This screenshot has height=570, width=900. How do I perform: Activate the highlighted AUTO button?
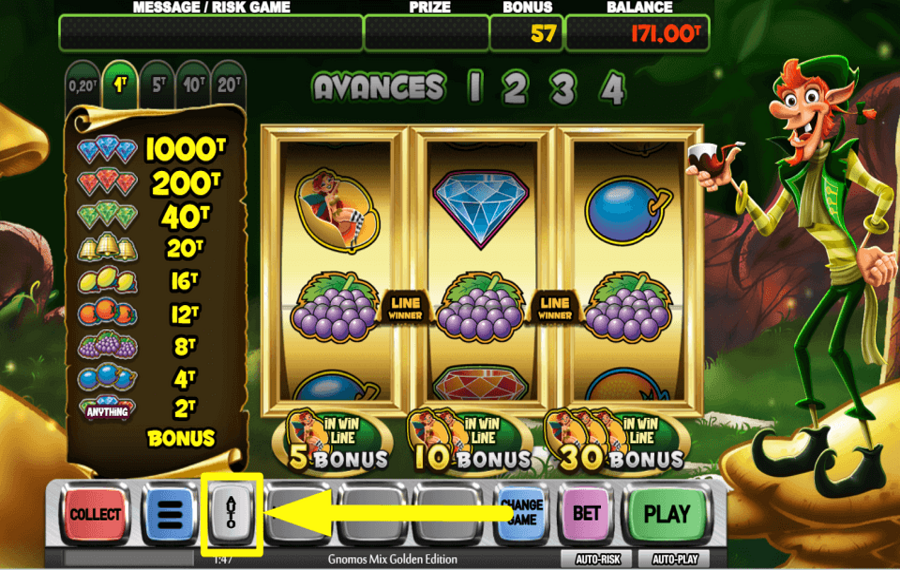click(x=231, y=515)
